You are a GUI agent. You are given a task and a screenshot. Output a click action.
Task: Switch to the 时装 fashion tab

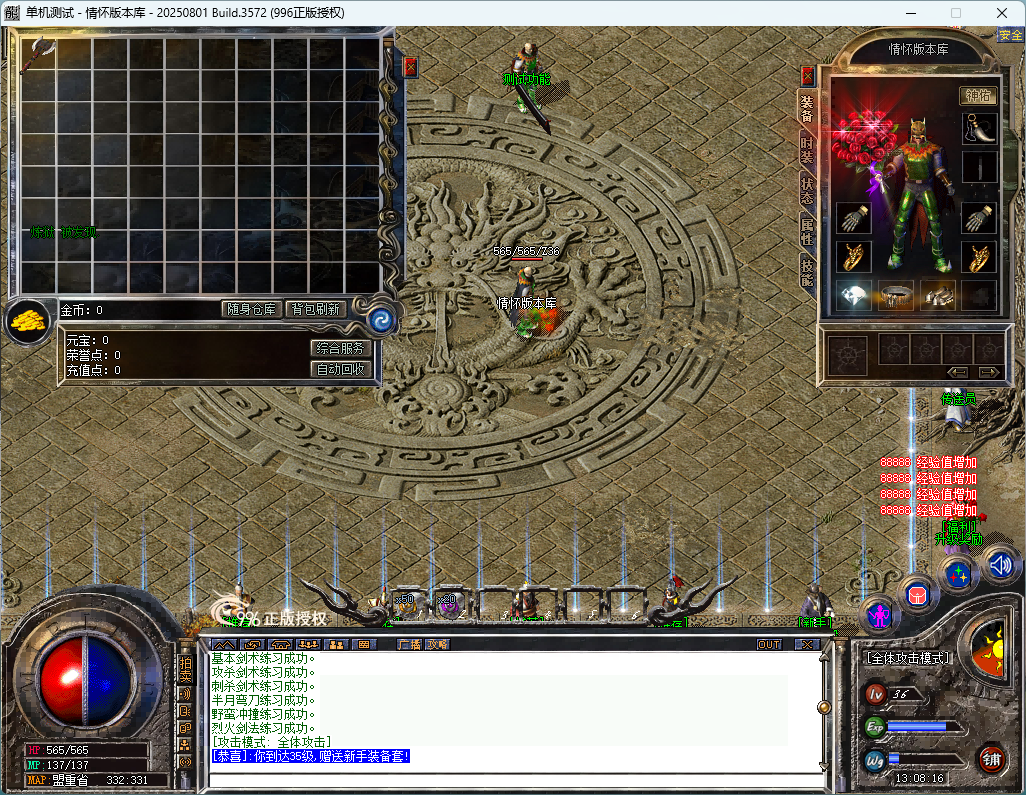[806, 149]
